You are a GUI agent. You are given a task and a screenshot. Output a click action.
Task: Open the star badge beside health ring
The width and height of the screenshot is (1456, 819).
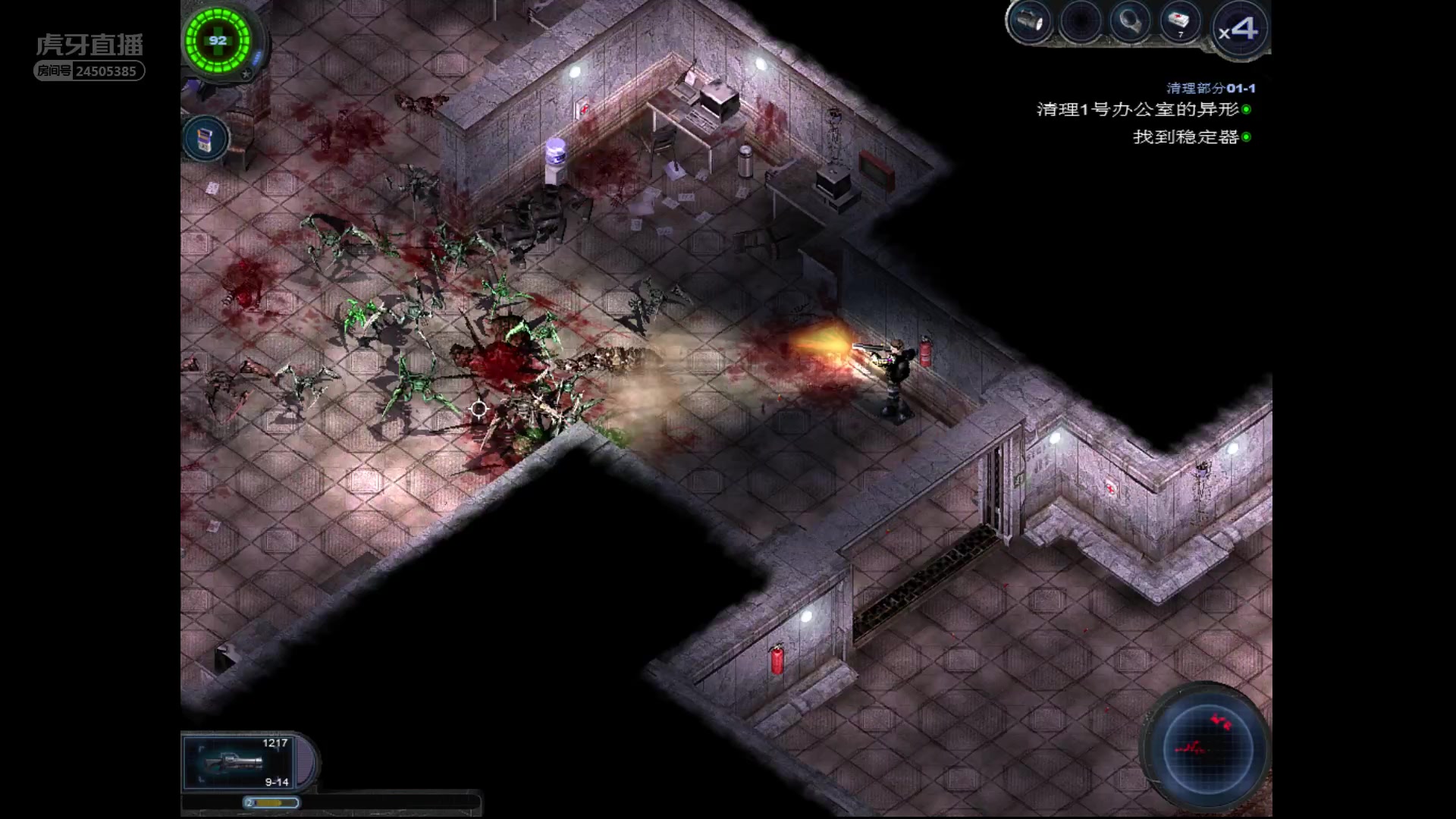[246, 74]
